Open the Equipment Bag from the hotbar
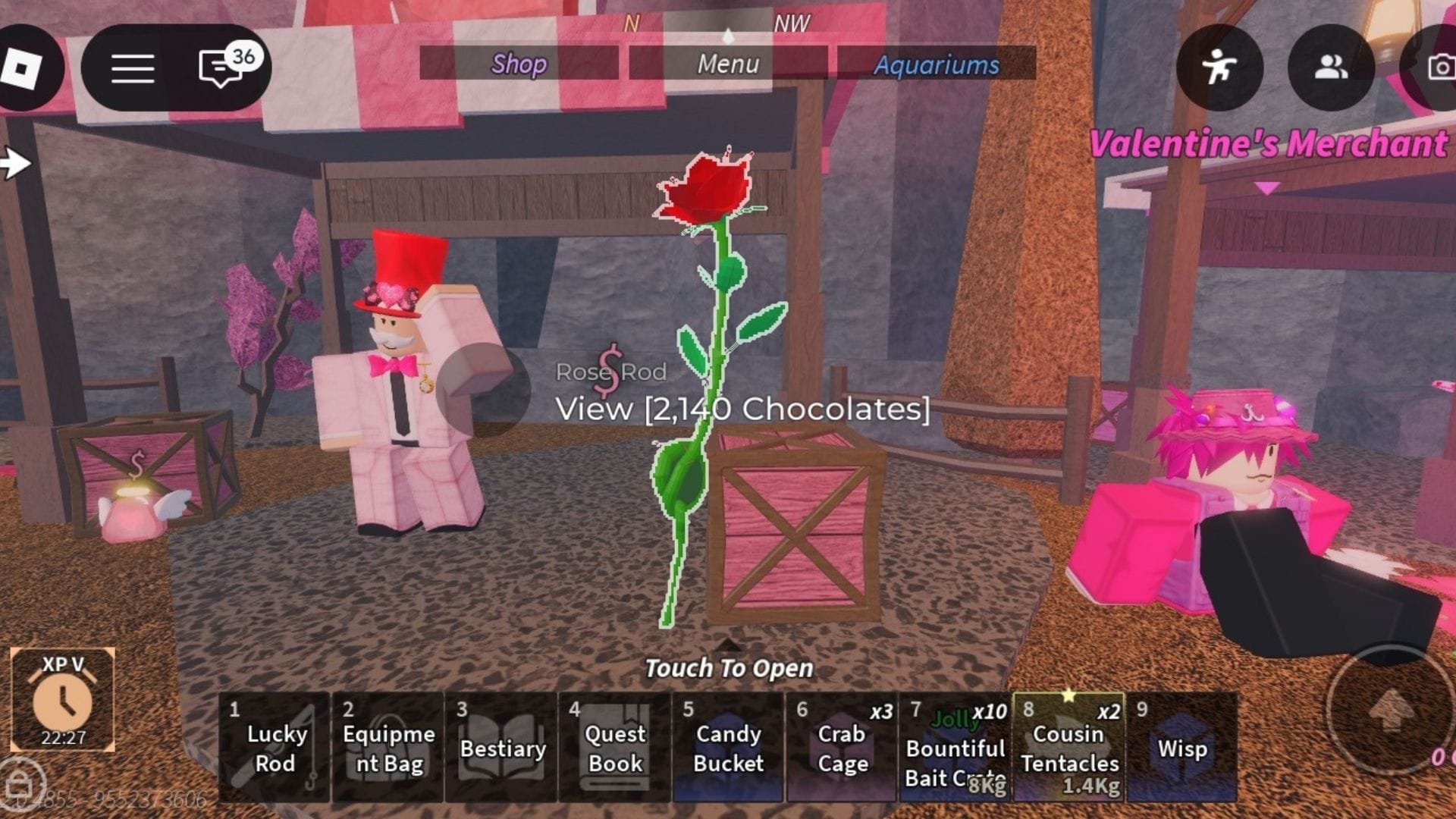This screenshot has height=819, width=1456. 389,747
